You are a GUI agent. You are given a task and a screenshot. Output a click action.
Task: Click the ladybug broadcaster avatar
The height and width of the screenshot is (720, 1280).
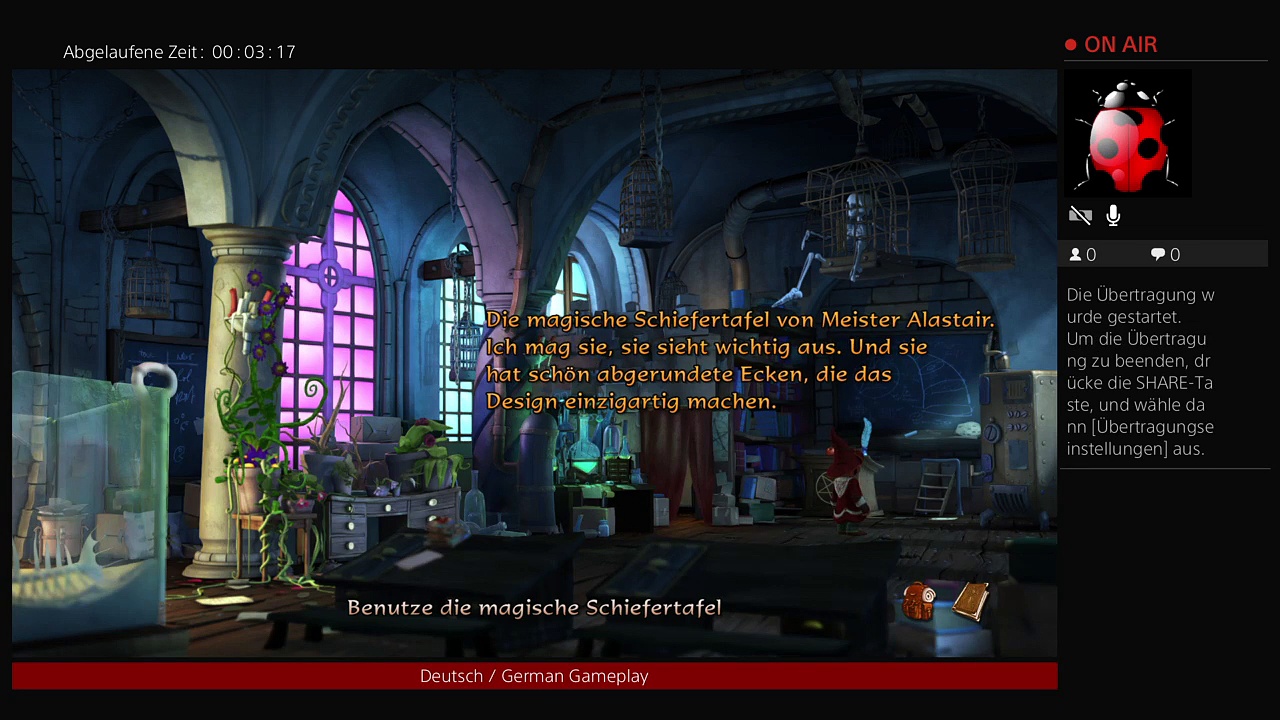pos(1127,134)
